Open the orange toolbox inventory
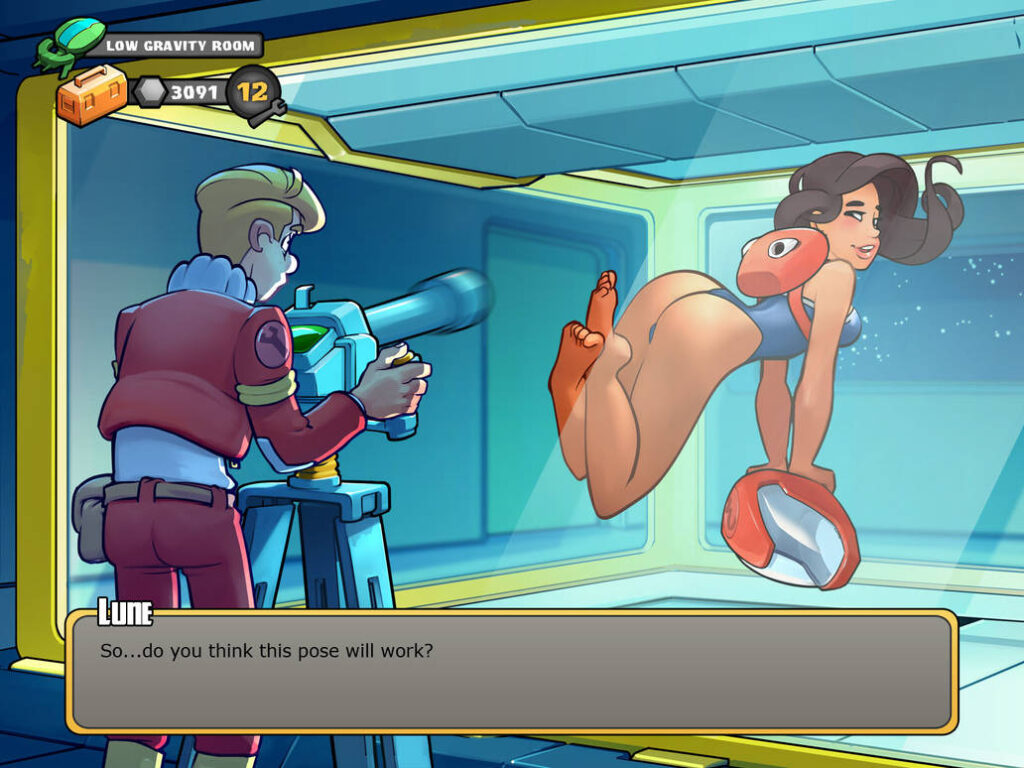 tap(91, 95)
